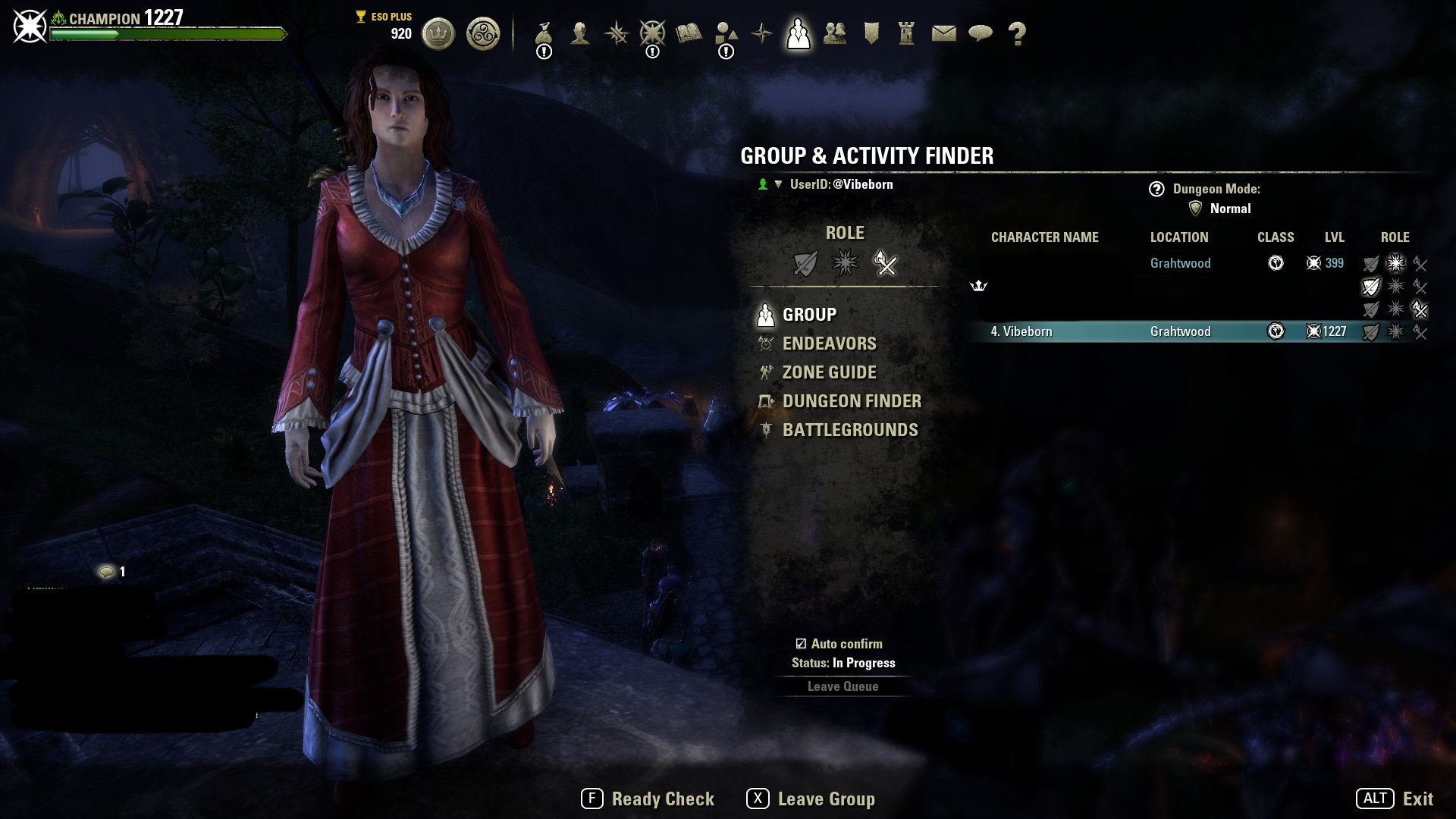Open mail with the envelope icon

pos(943,33)
